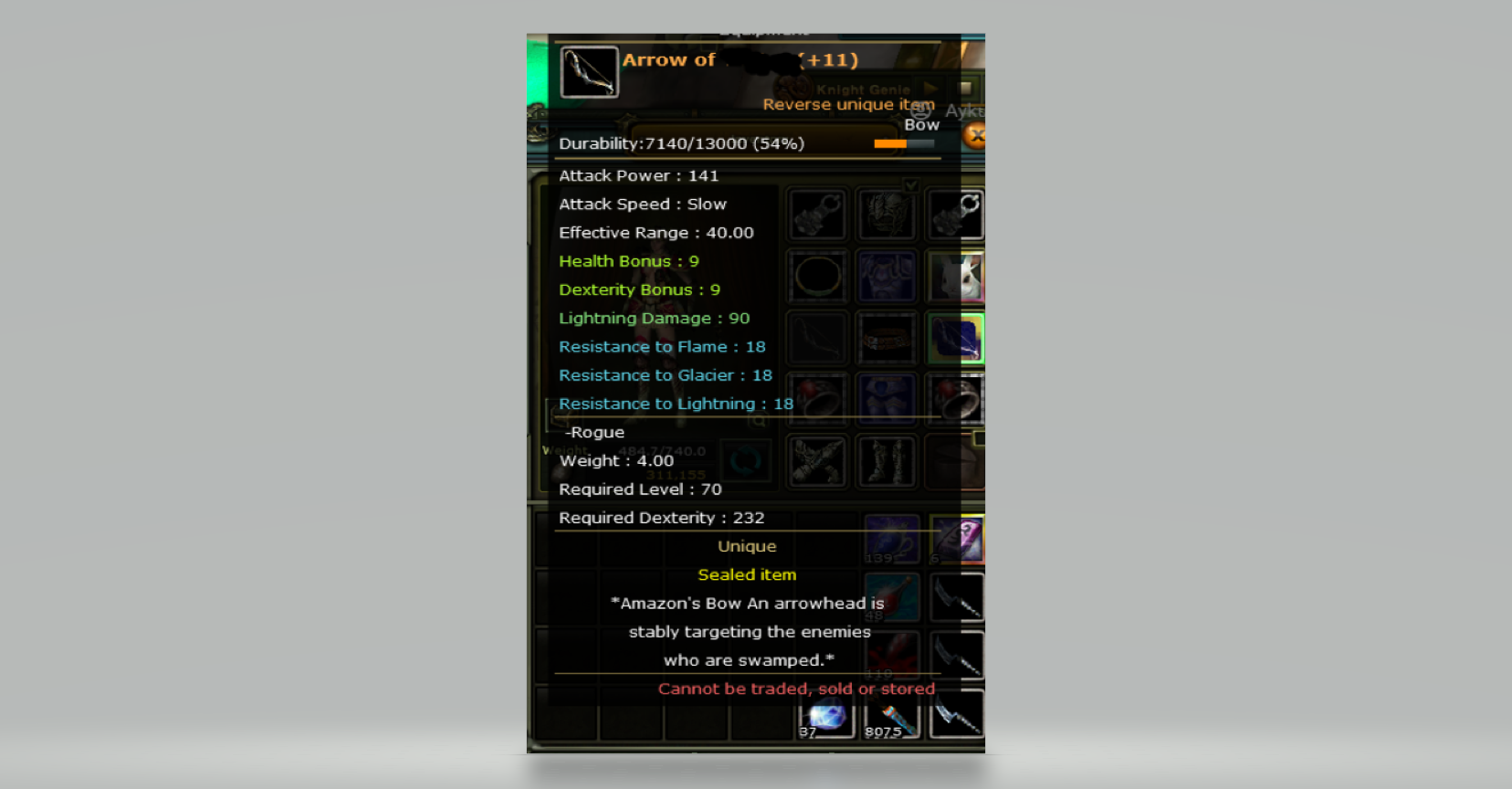Click the durability progress bar
Viewport: 1512px width, 789px height.
tap(904, 144)
